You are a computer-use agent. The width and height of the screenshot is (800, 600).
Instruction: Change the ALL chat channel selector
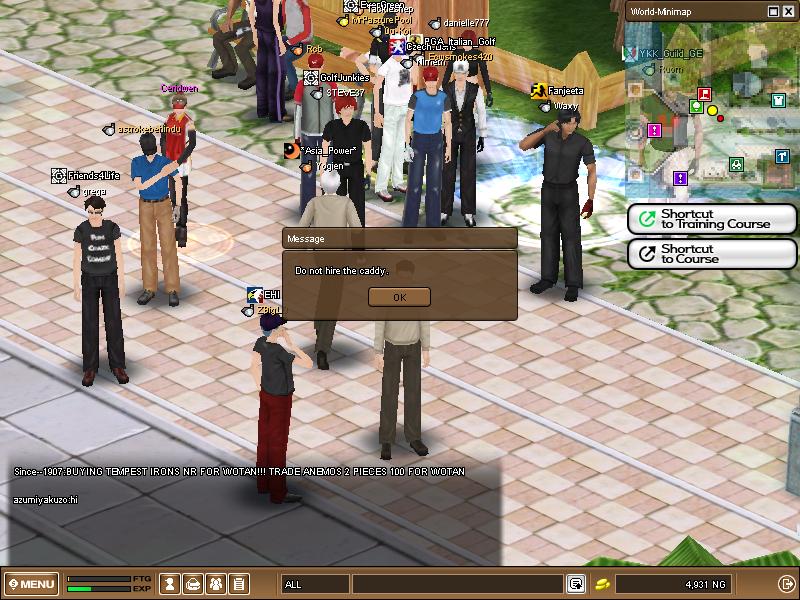[x=314, y=584]
